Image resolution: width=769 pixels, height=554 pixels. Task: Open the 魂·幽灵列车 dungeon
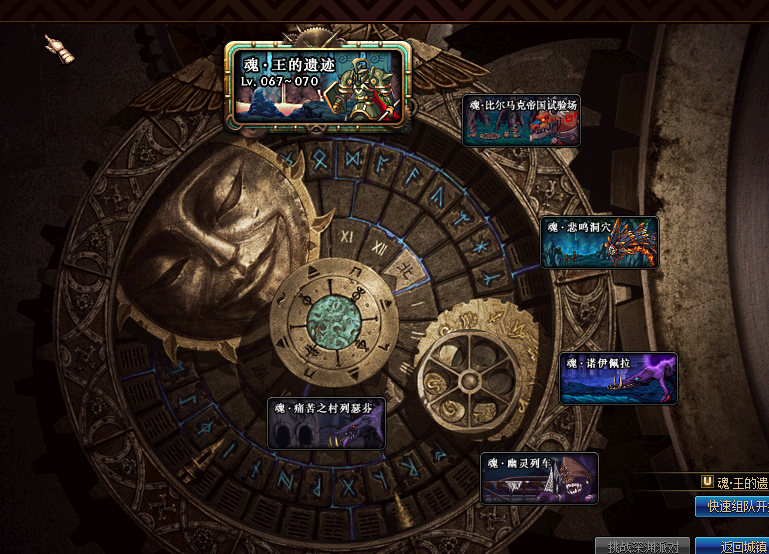[x=539, y=478]
